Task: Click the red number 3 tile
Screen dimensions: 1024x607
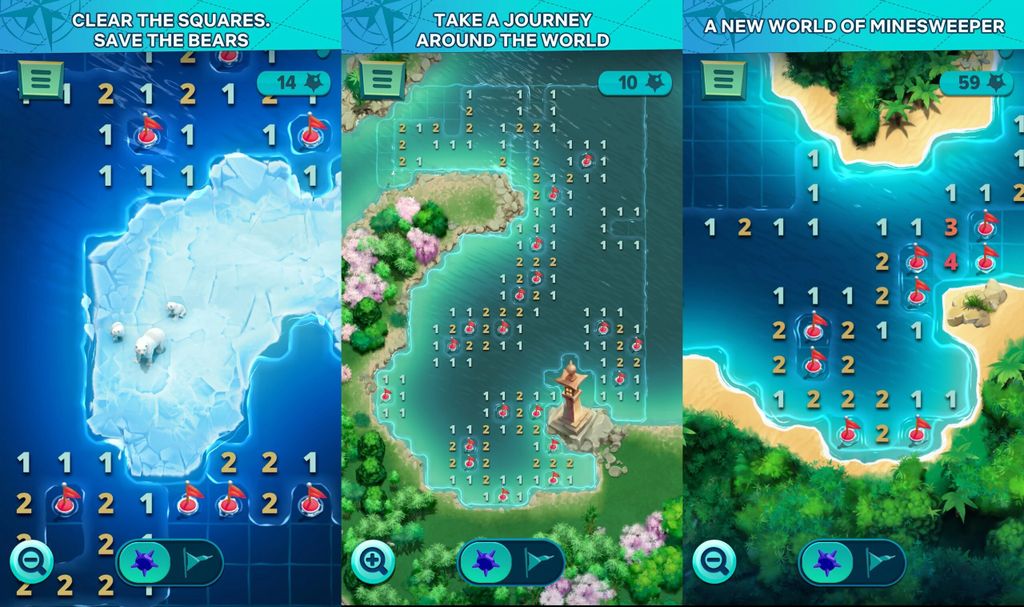Action: [x=951, y=228]
